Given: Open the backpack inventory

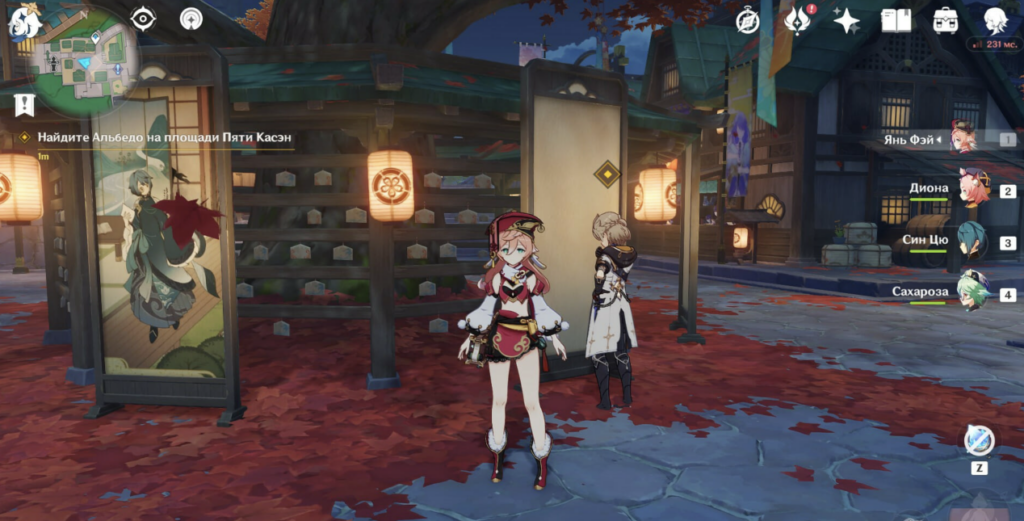Looking at the screenshot, I should [945, 20].
